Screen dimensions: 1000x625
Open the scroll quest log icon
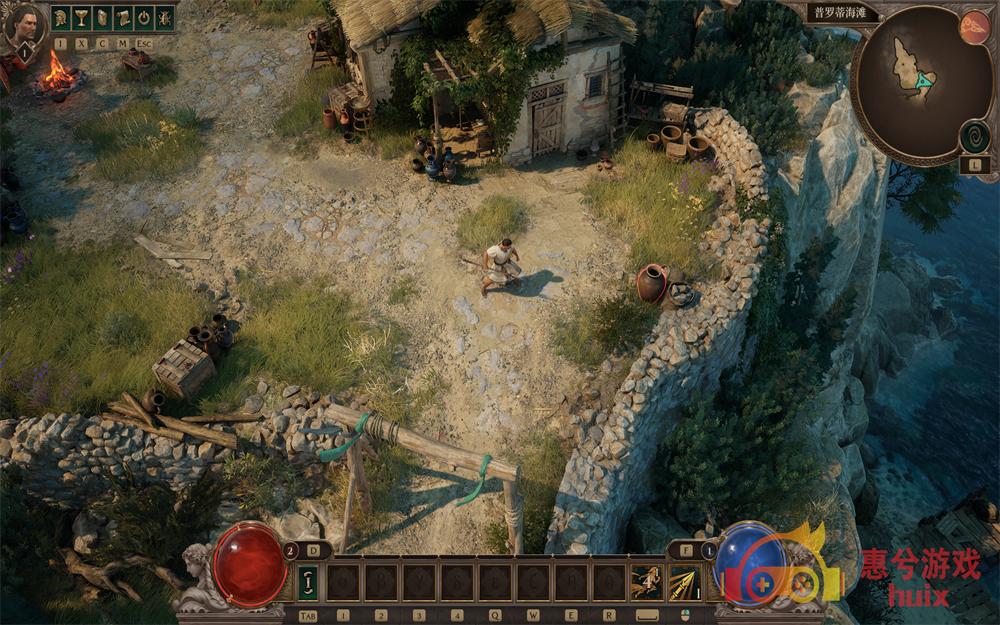click(123, 18)
